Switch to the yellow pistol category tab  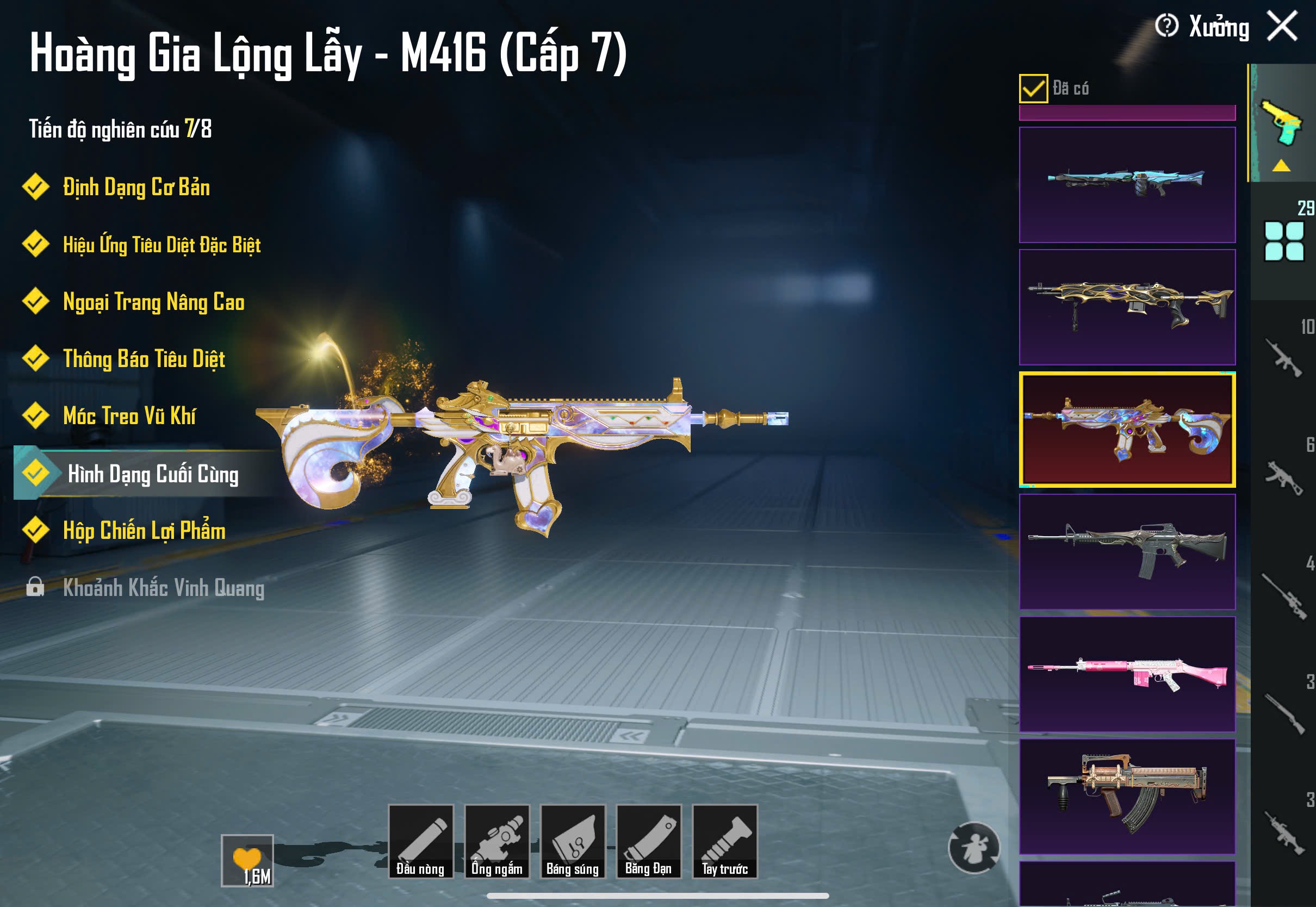tap(1282, 122)
